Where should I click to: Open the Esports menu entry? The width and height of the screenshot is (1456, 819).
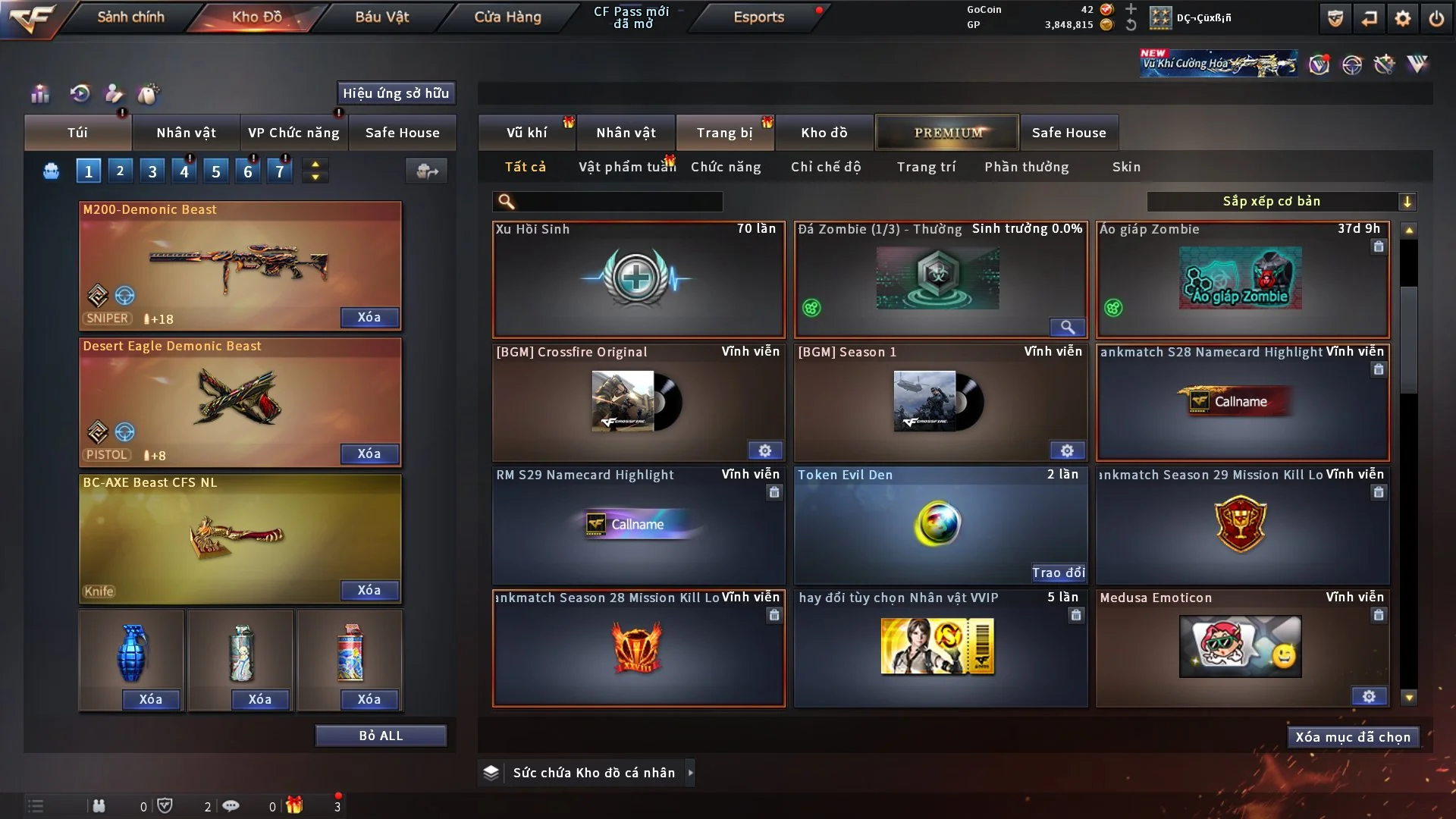(x=758, y=17)
